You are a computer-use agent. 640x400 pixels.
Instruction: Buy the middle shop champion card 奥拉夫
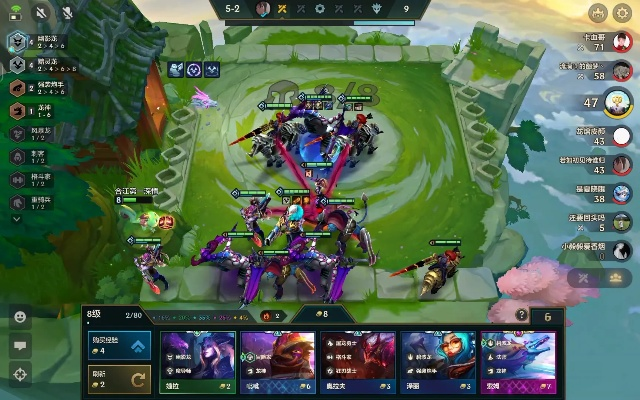pyautogui.click(x=357, y=362)
